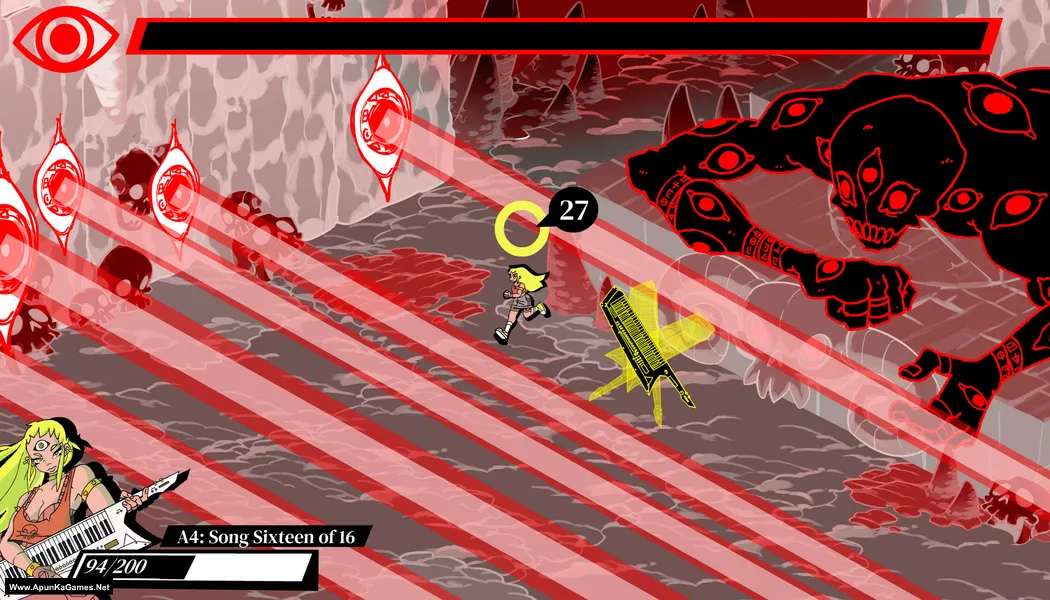Click the ApunKaGames.Net watermark link
Image resolution: width=1050 pixels, height=600 pixels.
56,587
